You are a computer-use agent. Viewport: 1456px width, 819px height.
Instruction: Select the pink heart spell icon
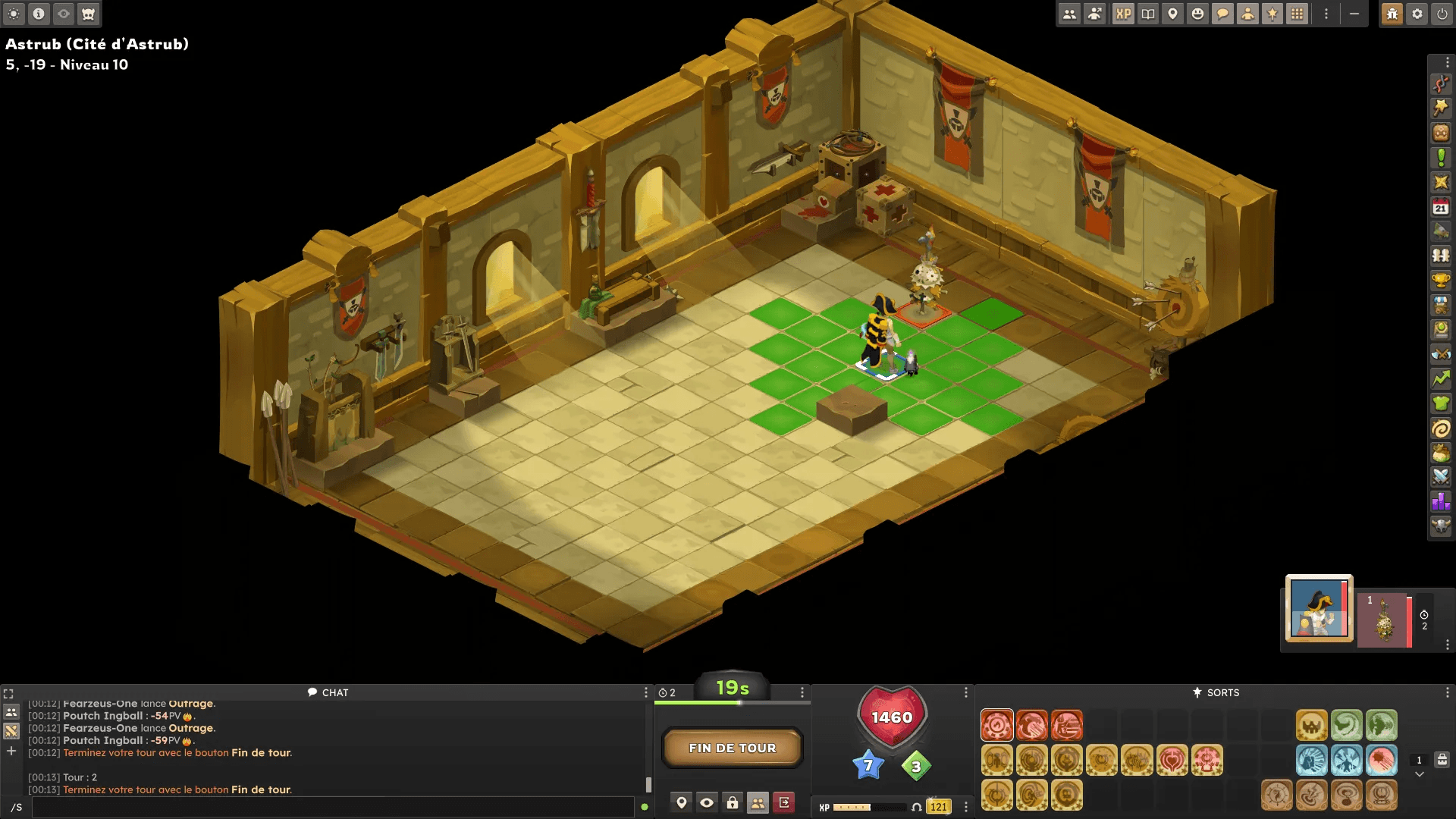tap(1172, 760)
